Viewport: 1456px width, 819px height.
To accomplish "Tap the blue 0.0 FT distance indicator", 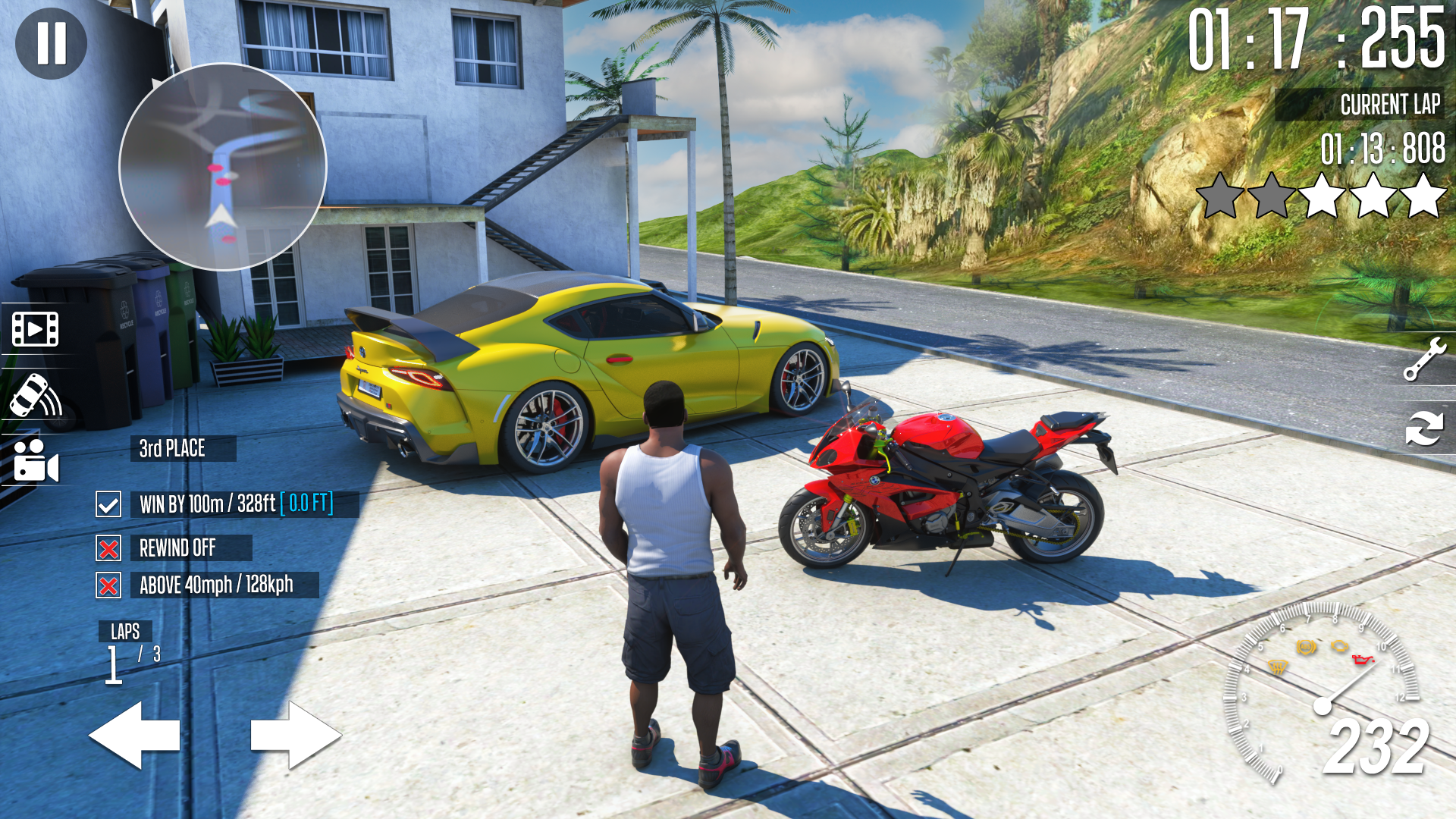I will coord(306,503).
